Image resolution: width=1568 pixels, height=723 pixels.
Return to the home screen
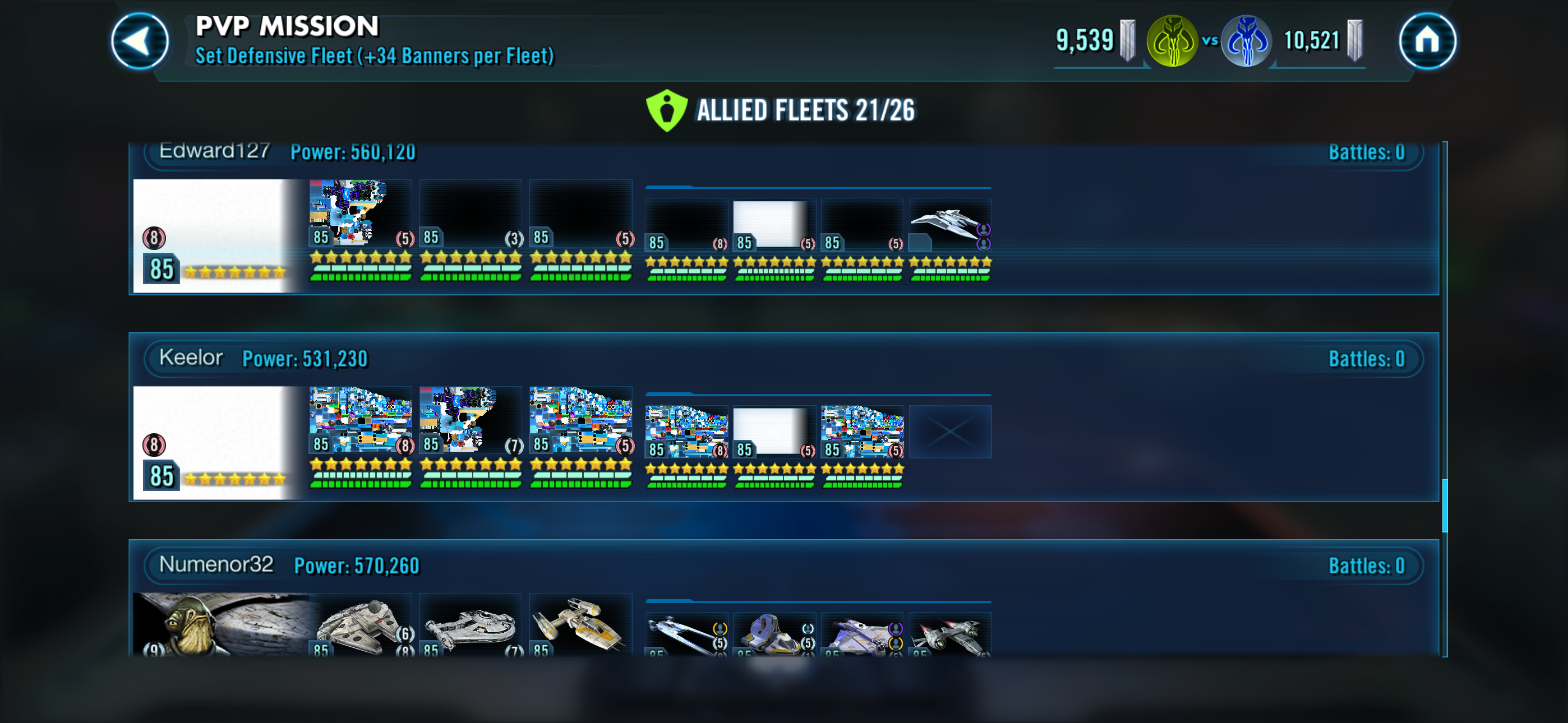(1426, 41)
